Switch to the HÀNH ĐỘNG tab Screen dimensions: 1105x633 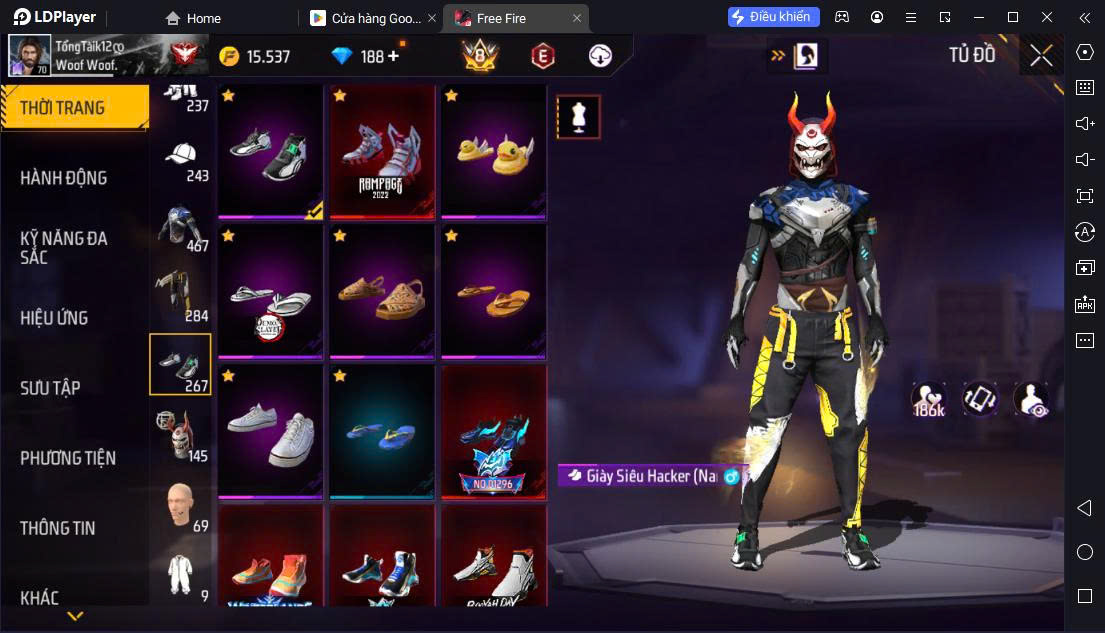64,178
